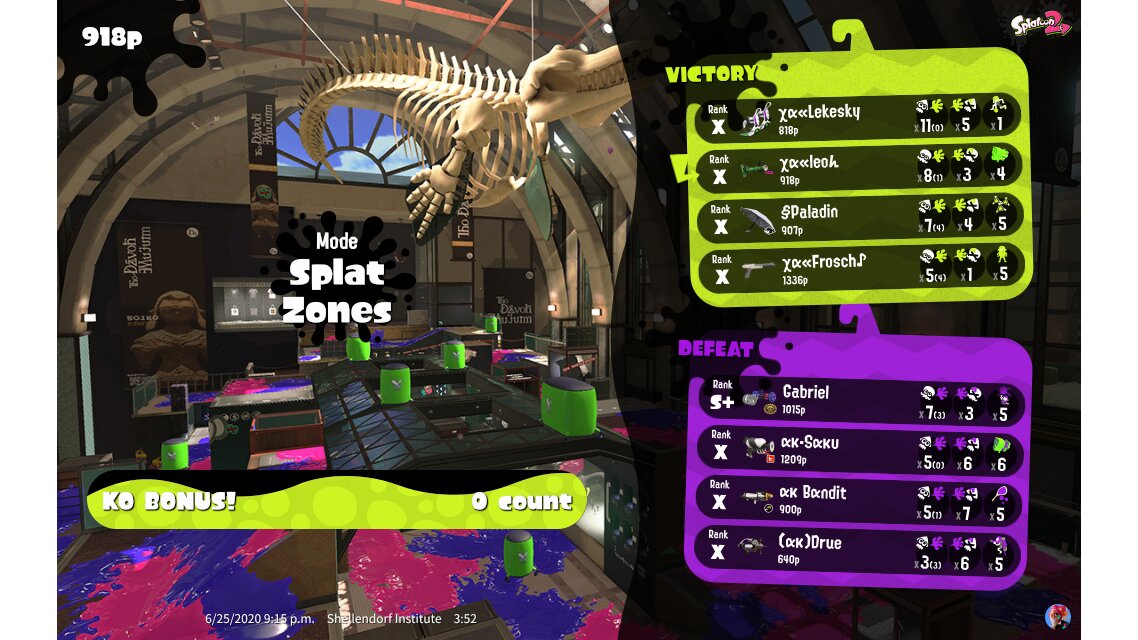Viewport: 1138px width, 640px height.
Task: Choose the Saku player row with 1209p
Action: (858, 450)
